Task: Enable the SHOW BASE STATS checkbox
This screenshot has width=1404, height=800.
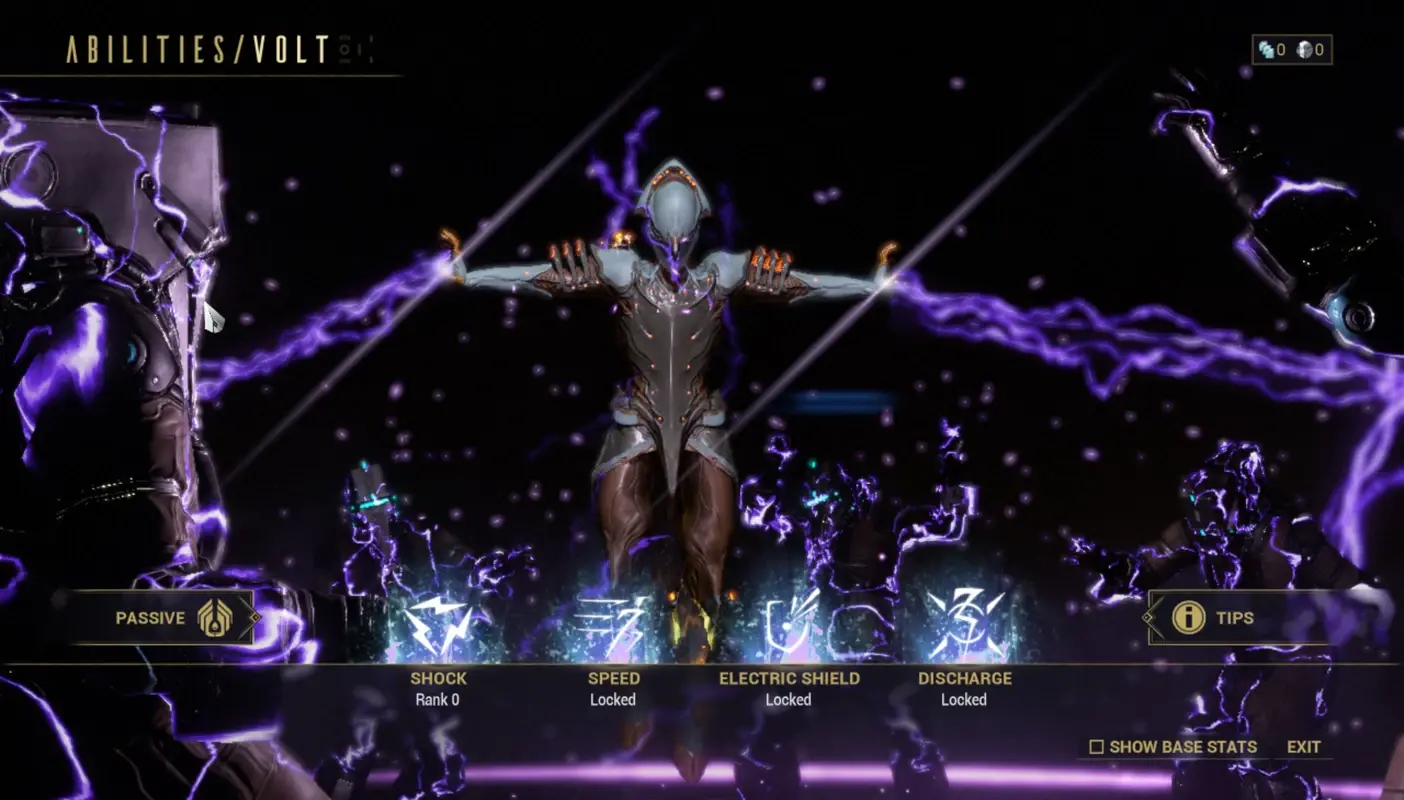Action: 1097,747
